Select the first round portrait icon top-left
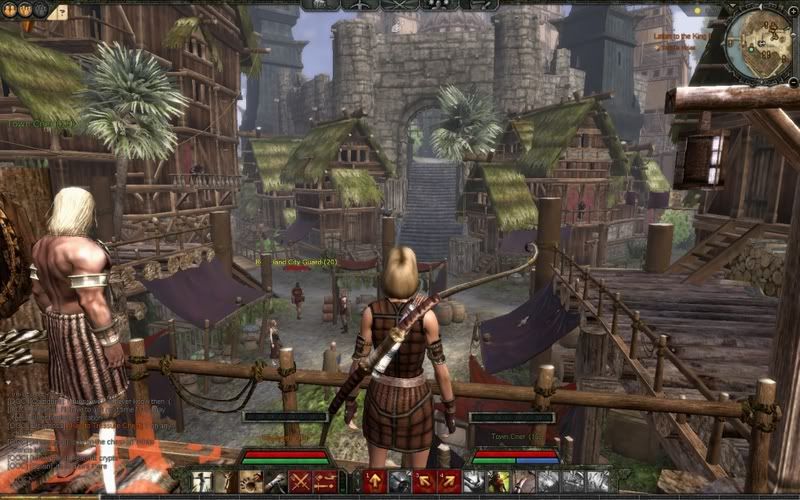This screenshot has height=500, width=800. (x=11, y=10)
